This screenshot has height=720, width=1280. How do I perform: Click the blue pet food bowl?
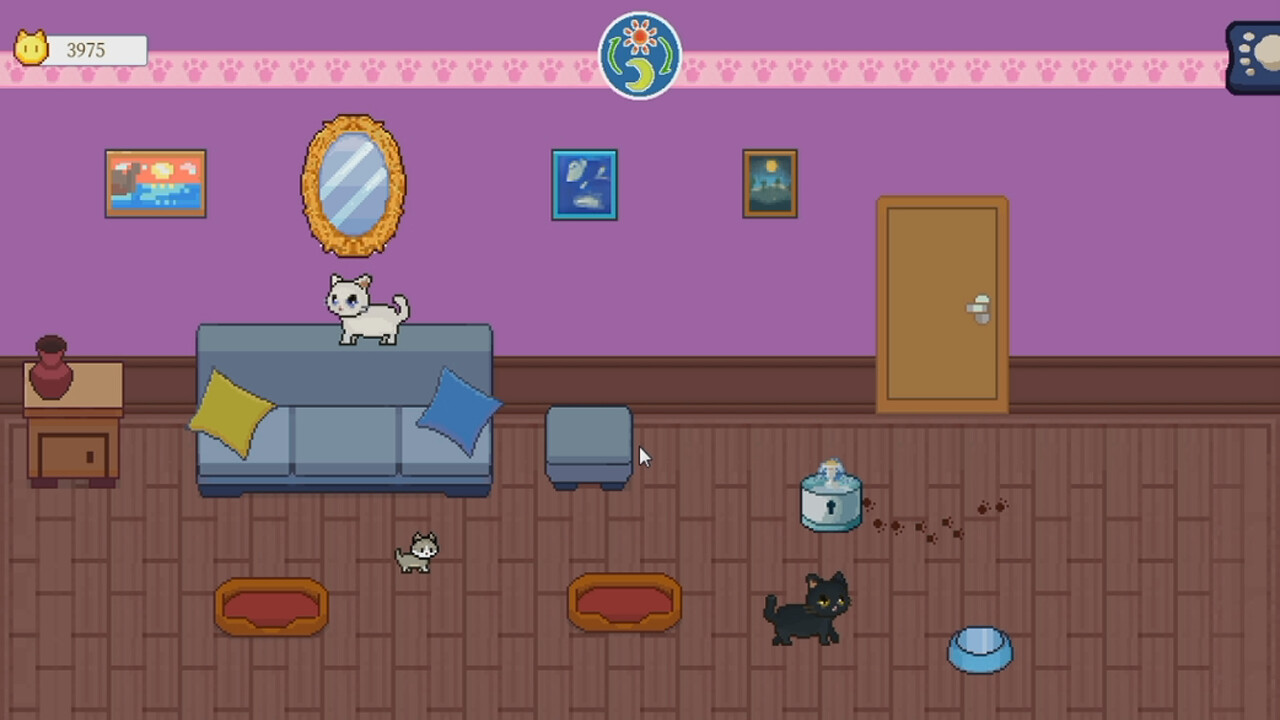point(979,648)
